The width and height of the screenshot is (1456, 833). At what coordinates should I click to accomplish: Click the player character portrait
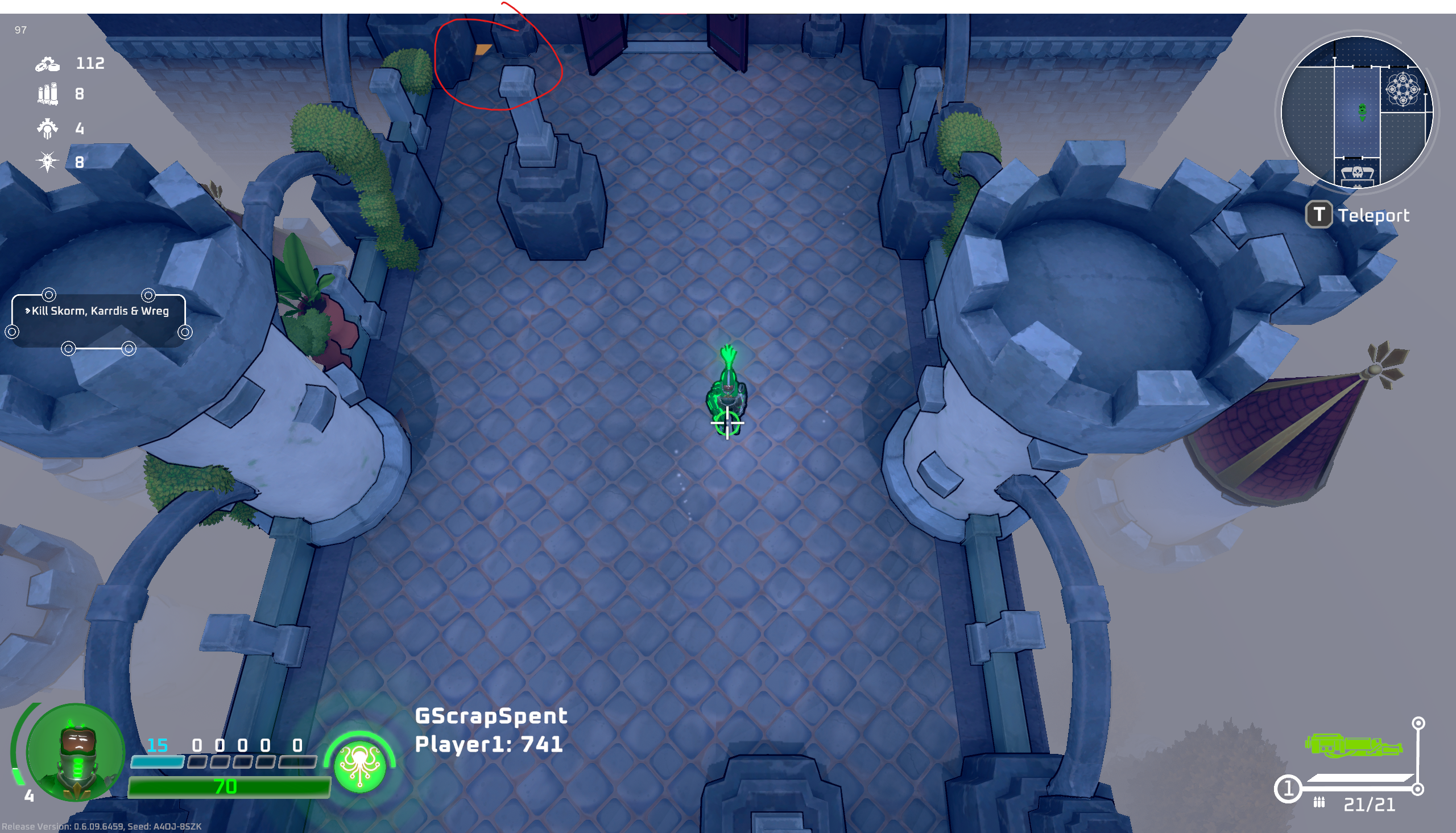coord(76,752)
